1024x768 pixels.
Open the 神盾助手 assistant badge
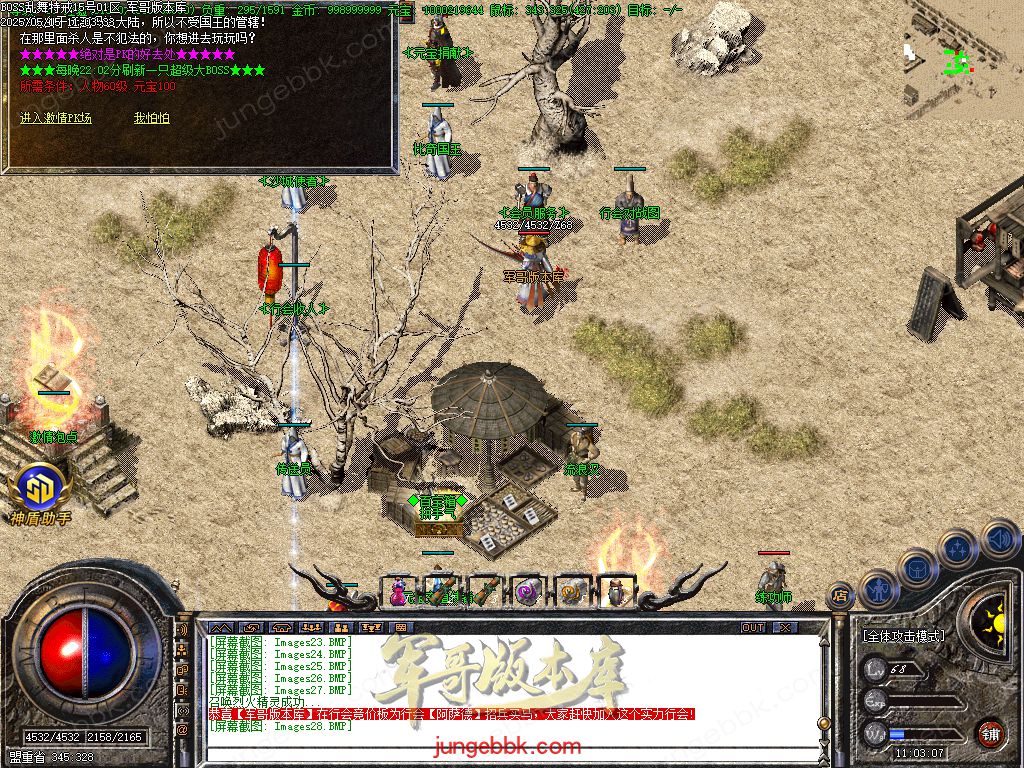point(41,490)
